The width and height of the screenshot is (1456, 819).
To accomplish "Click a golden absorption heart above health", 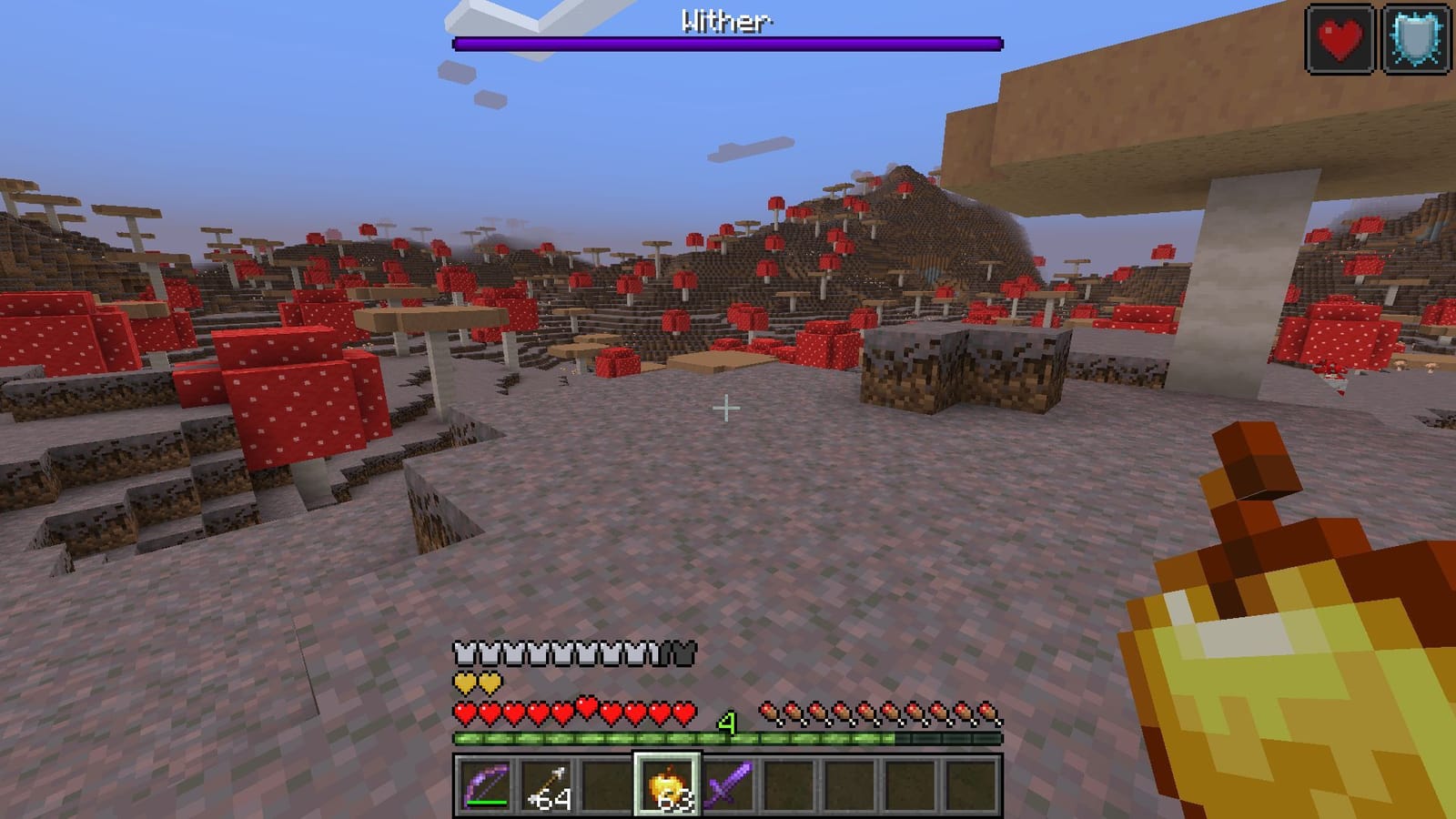I will tap(466, 681).
